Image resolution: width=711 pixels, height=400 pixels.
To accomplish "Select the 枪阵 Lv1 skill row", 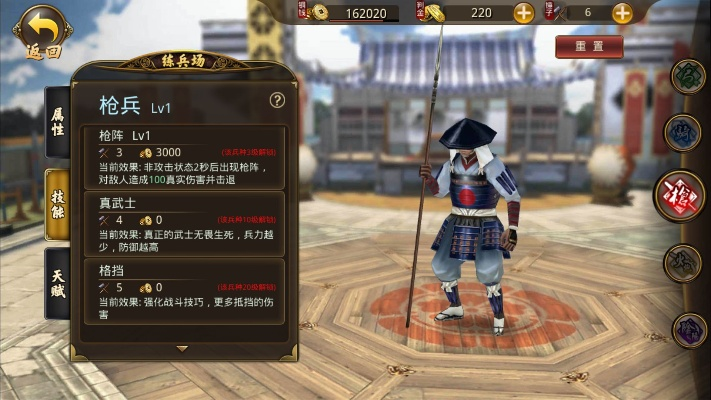I will [190, 156].
